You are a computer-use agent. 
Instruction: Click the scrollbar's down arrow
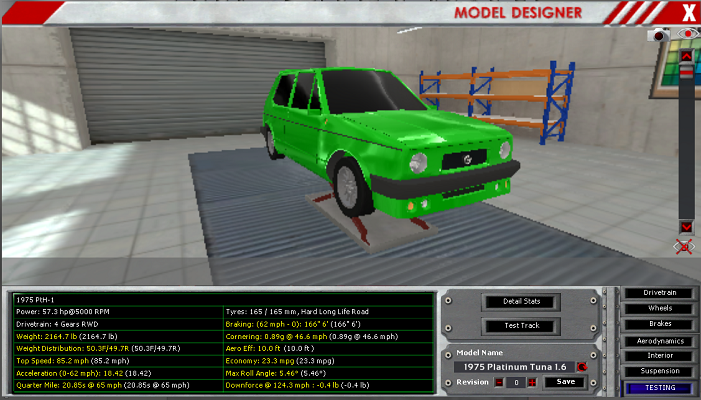click(x=685, y=227)
